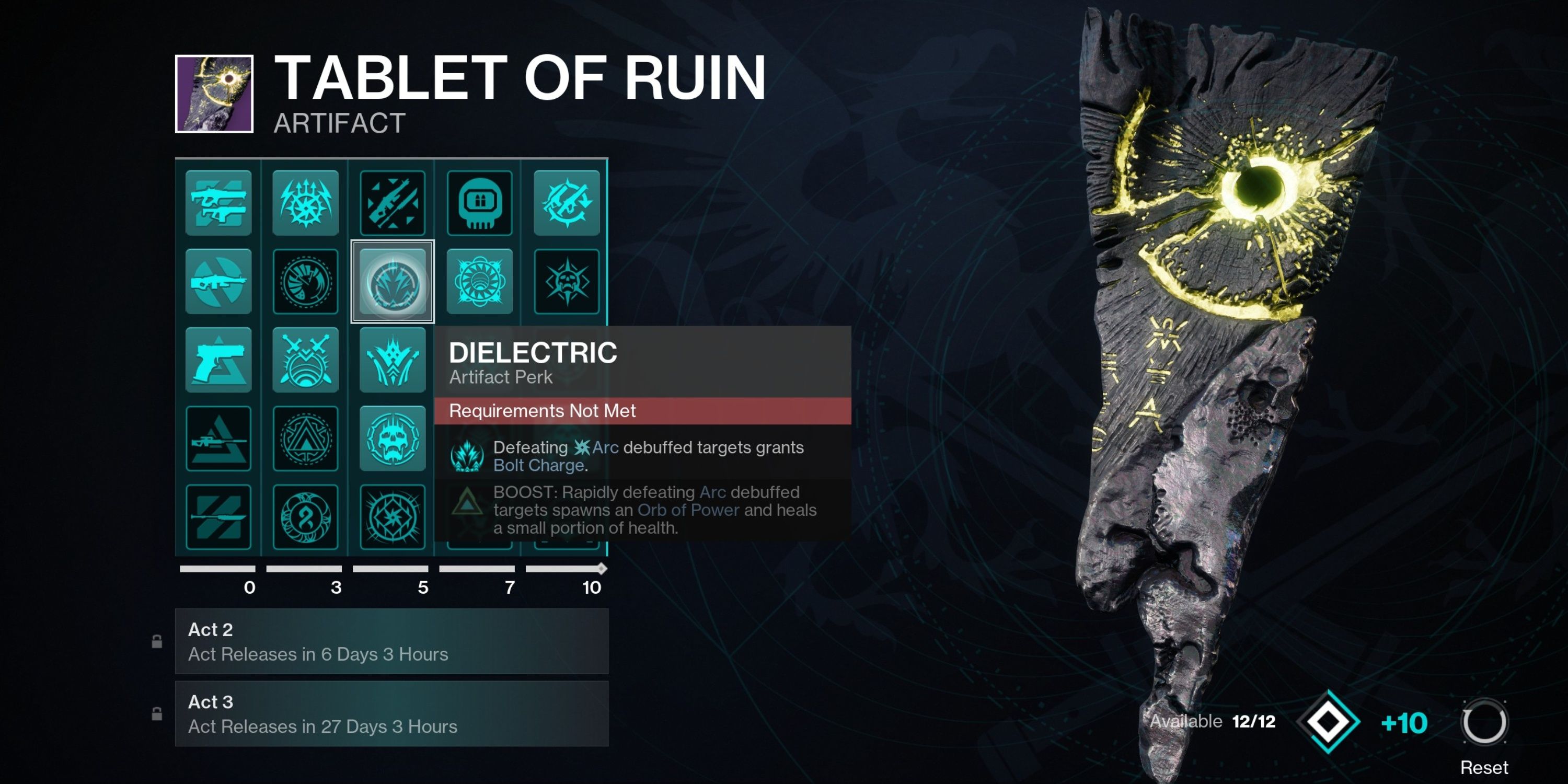Click the Tablet of Ruin artifact thumbnail
The image size is (1568, 784).
(214, 93)
